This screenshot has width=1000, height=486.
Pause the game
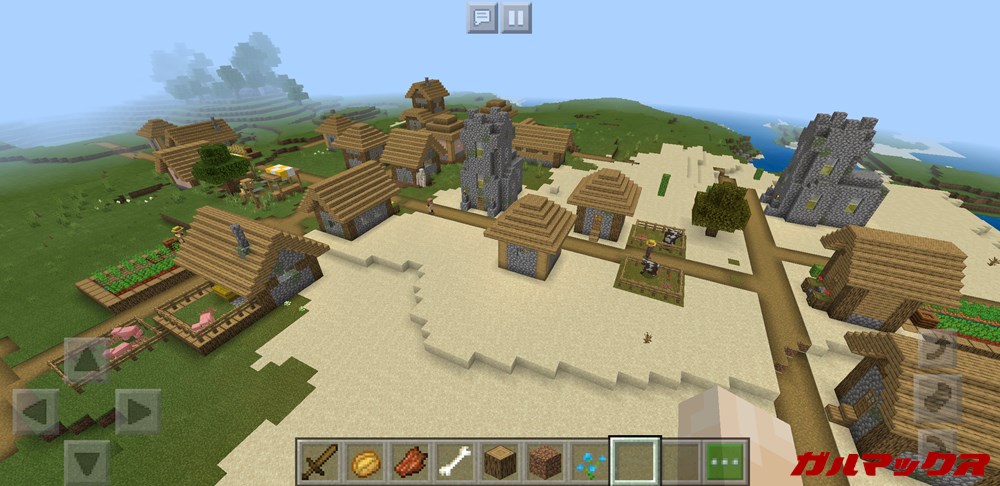(x=516, y=17)
